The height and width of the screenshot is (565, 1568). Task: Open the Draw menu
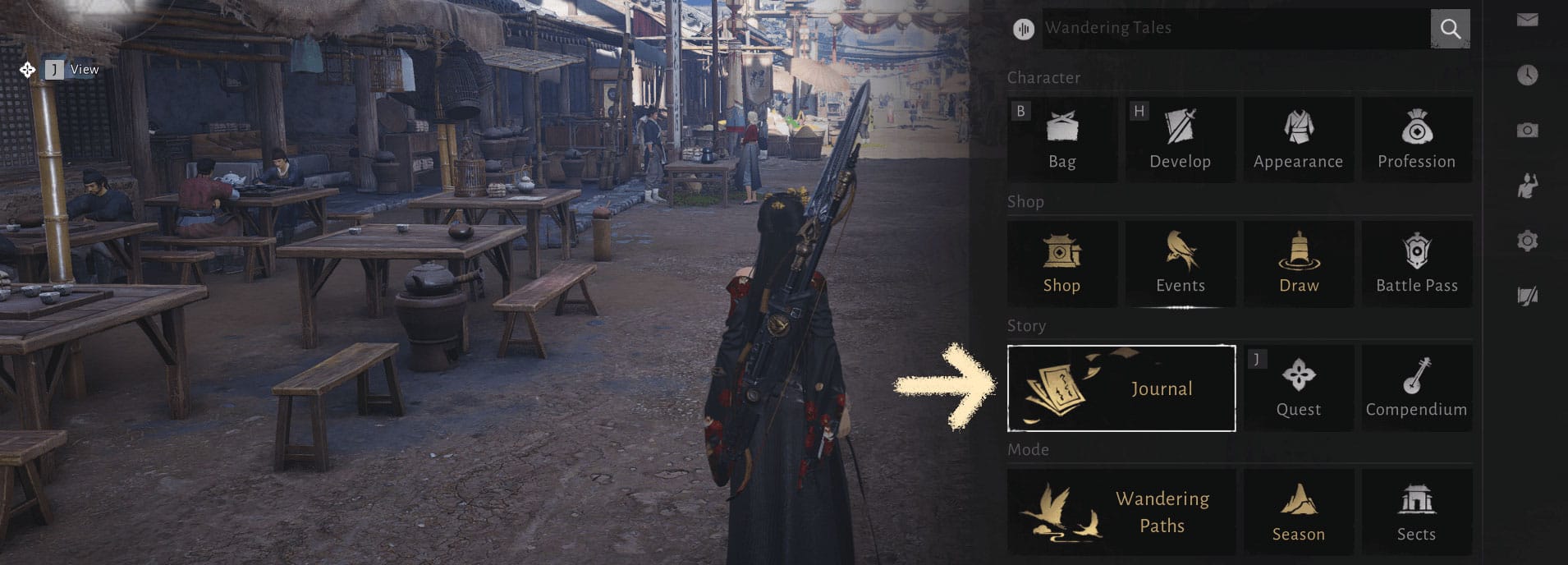[x=1298, y=264]
